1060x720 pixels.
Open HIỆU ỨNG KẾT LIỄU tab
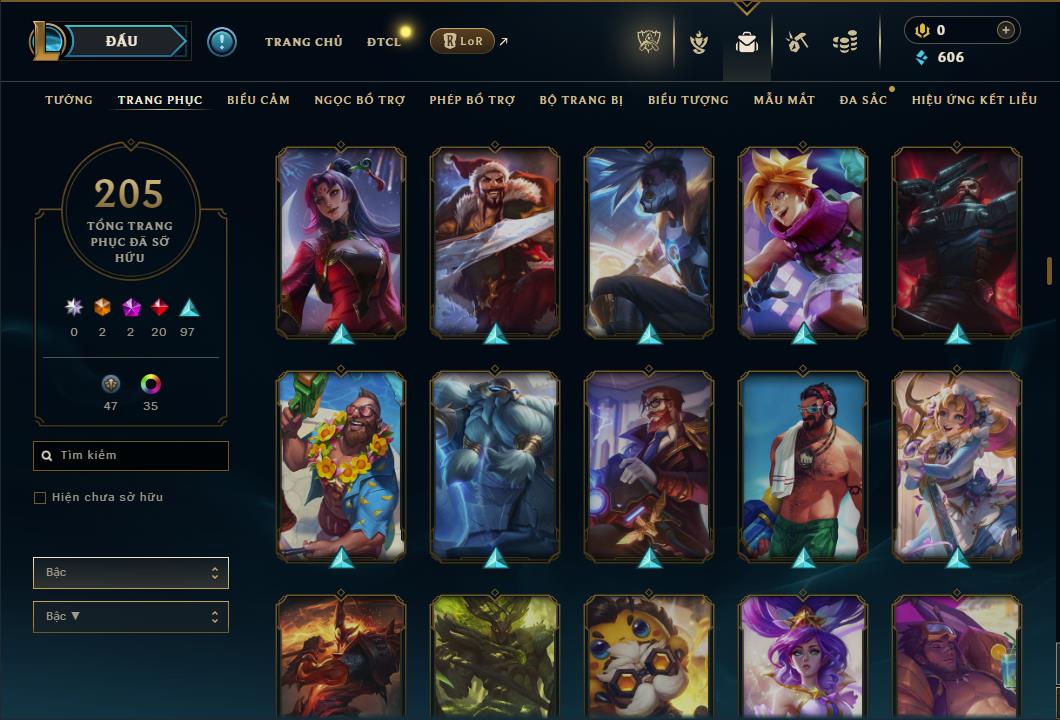click(974, 100)
